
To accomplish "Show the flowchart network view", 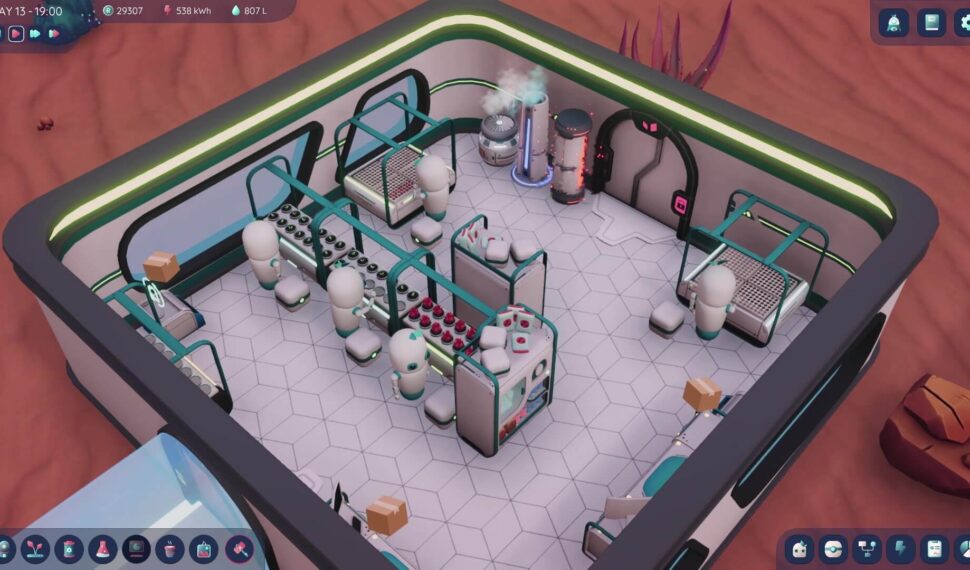I will (867, 549).
